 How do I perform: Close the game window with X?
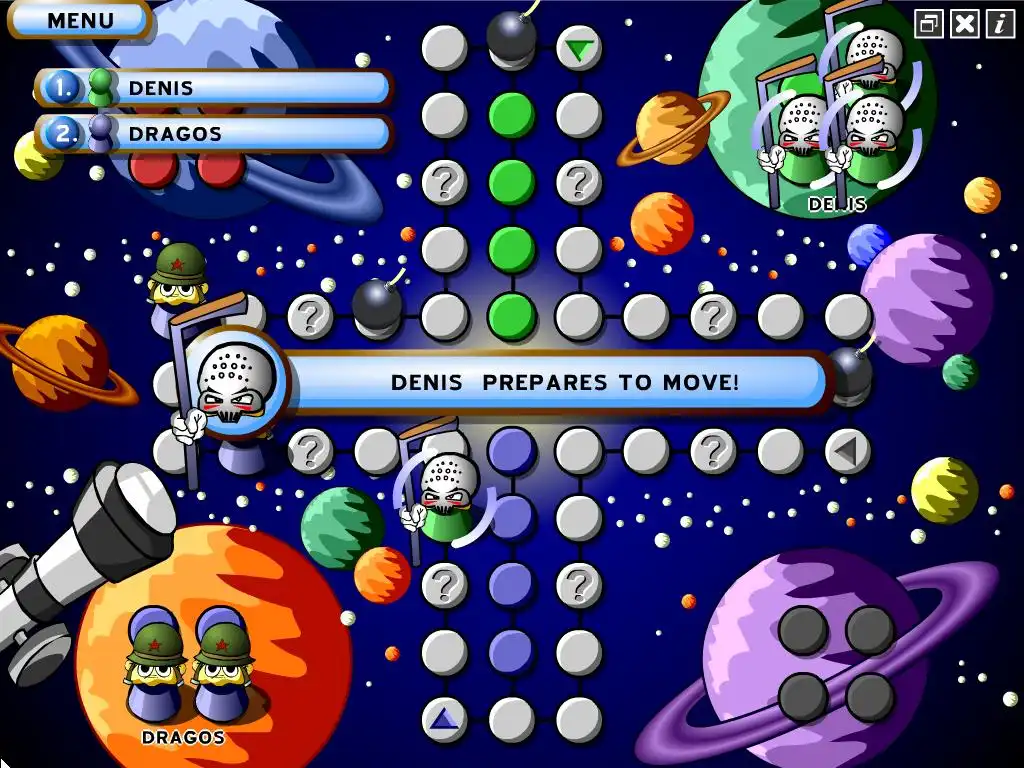click(965, 23)
